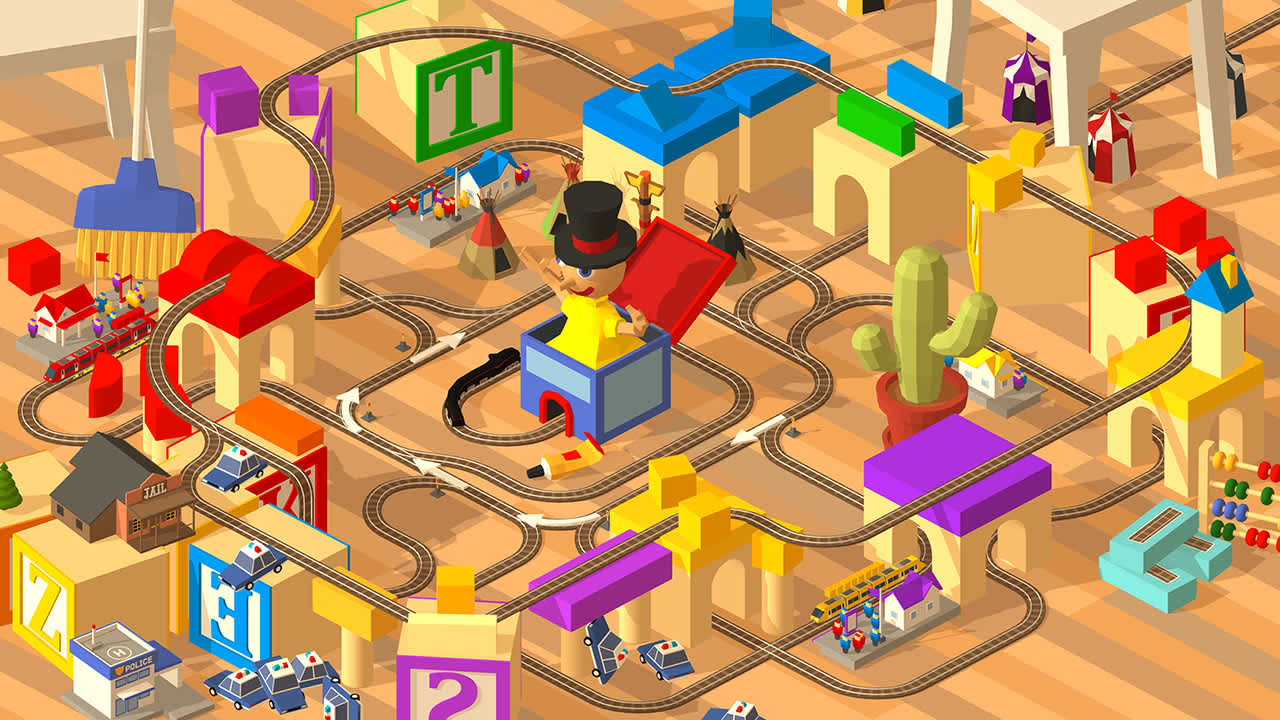Flip the switch arrow just above the black locomotive
Viewport: 1280px width, 720px height.
pyautogui.click(x=436, y=345)
